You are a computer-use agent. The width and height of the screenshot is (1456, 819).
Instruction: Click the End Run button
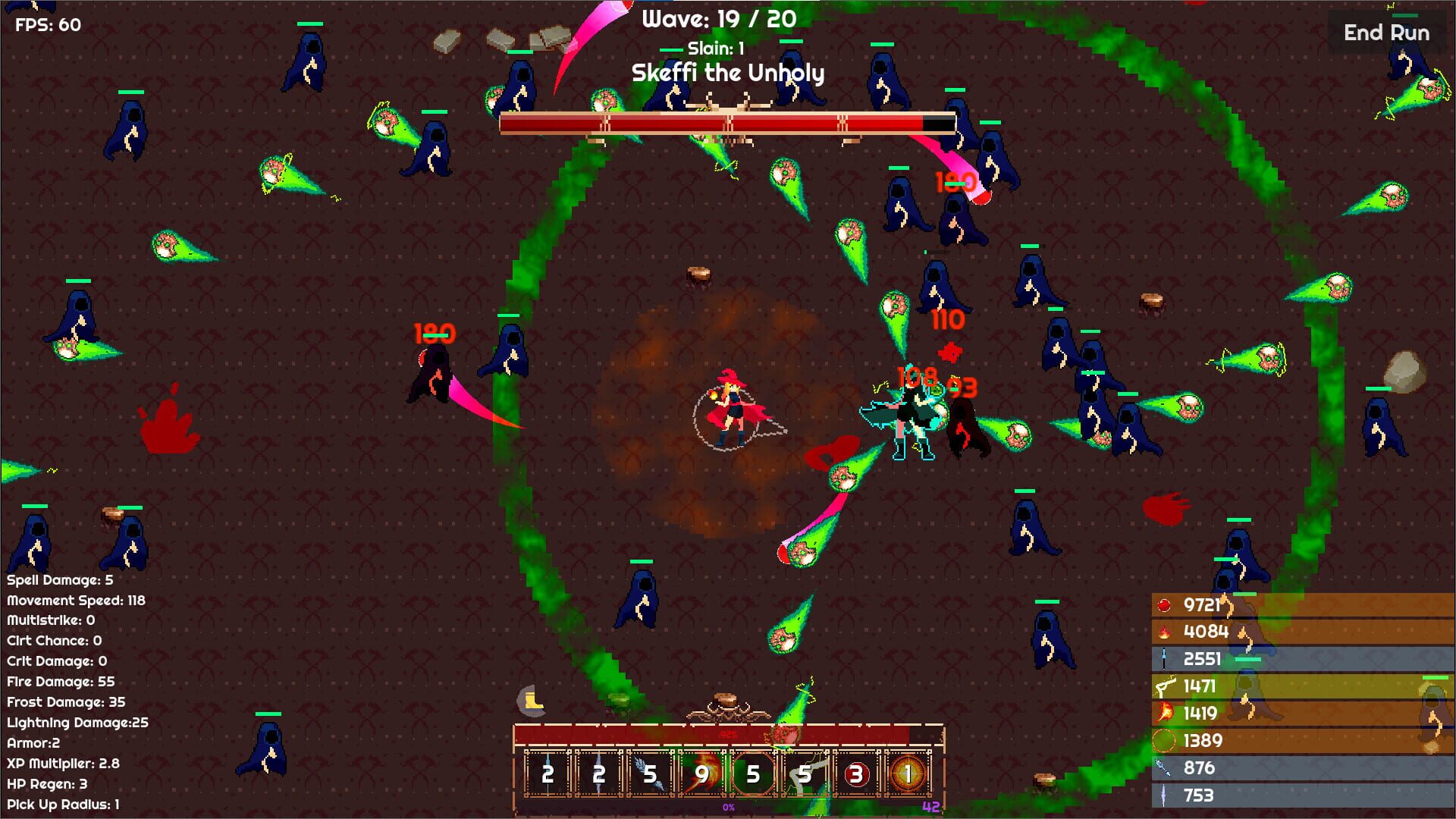[x=1386, y=33]
